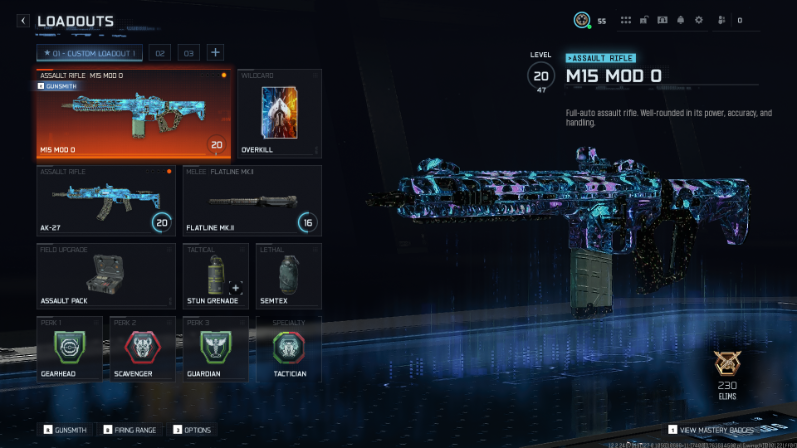Go back using the arrow beside Loadouts

[x=23, y=21]
